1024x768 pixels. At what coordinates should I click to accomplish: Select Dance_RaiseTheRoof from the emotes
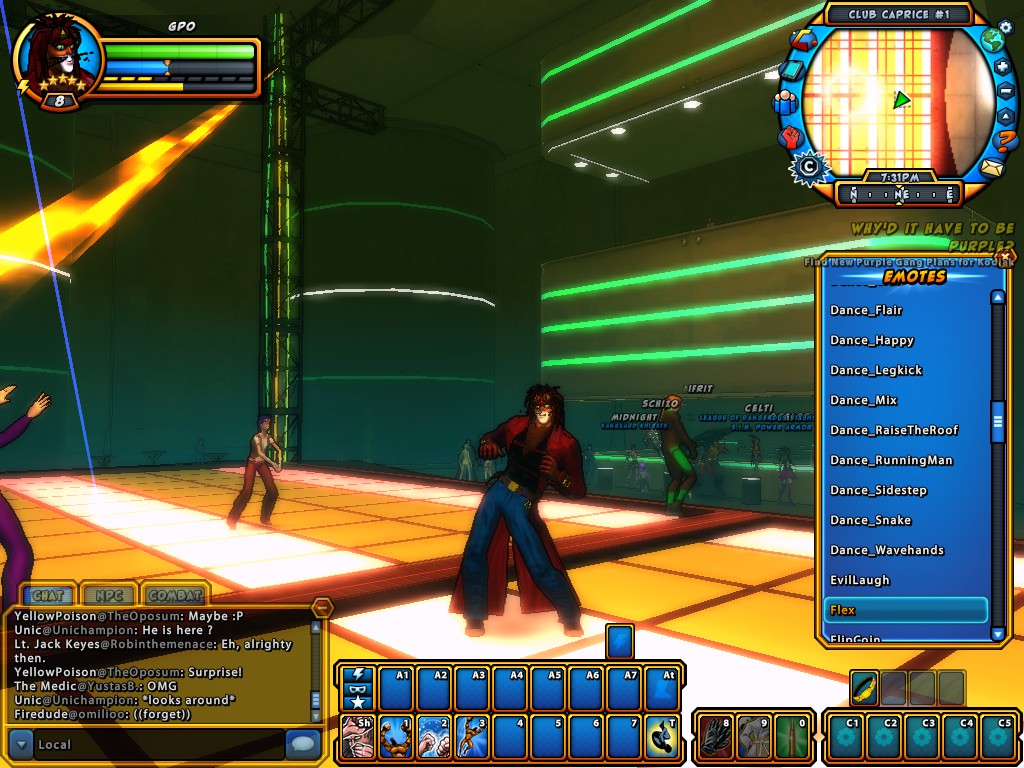click(x=894, y=430)
